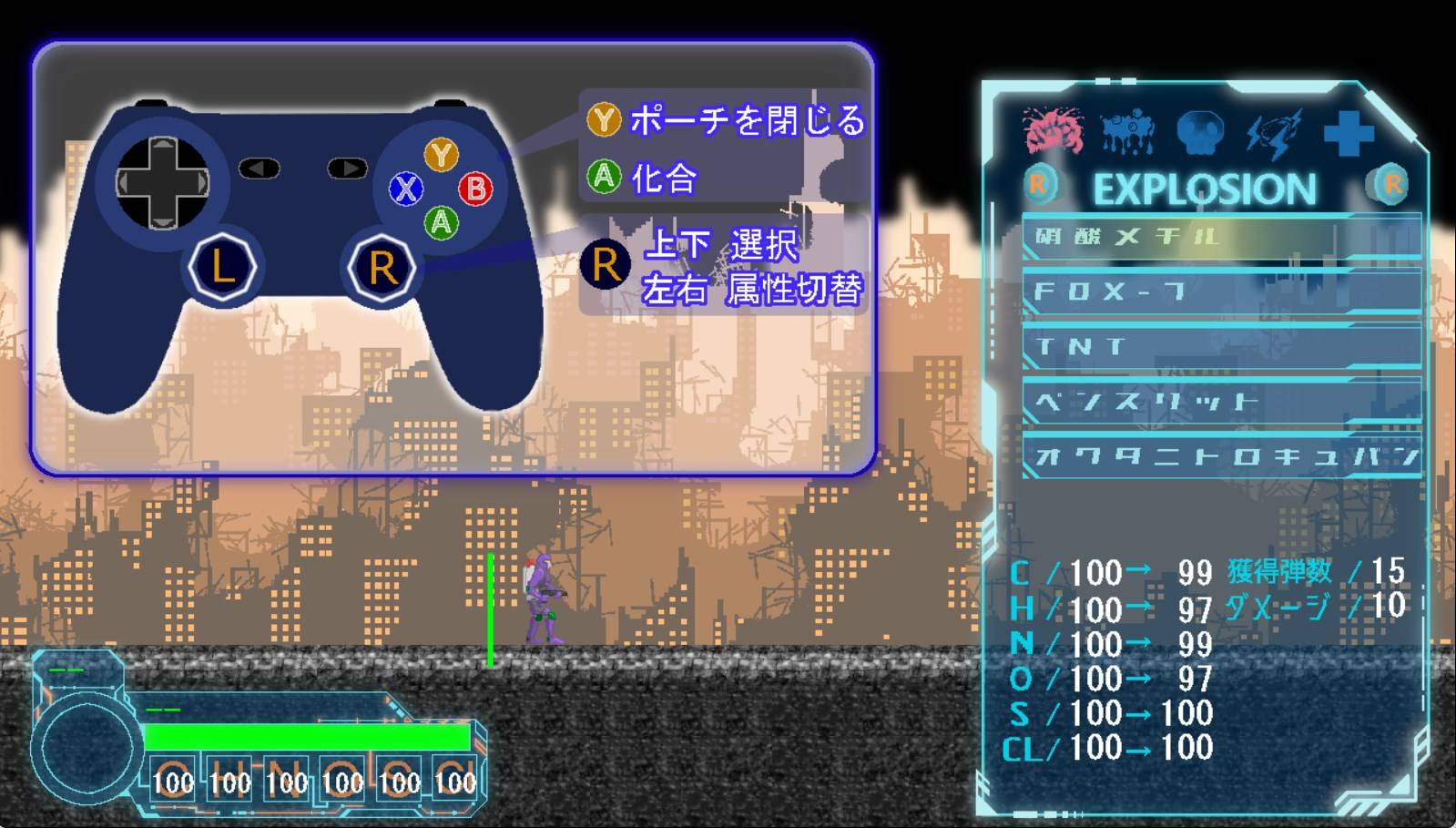
Task: Choose the FOX-7 compound entry
Action: coord(1220,291)
